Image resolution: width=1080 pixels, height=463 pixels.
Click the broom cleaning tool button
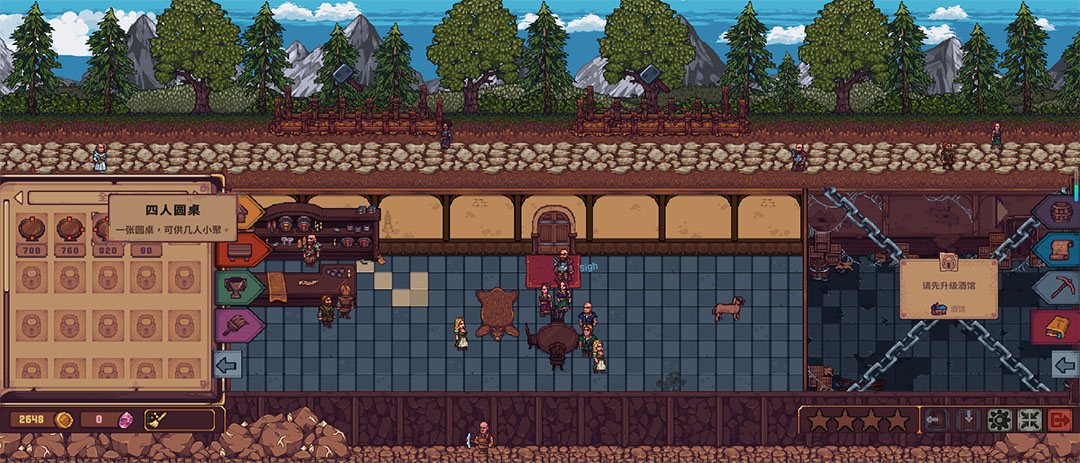point(179,419)
